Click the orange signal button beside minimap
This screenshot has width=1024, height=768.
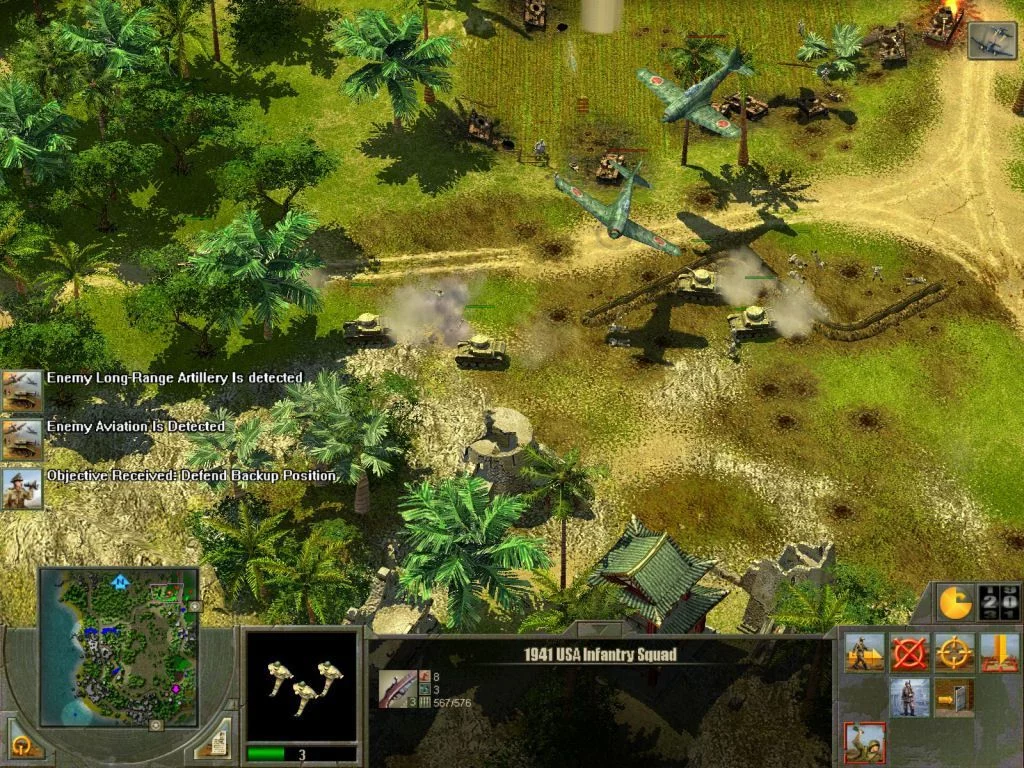coord(21,742)
